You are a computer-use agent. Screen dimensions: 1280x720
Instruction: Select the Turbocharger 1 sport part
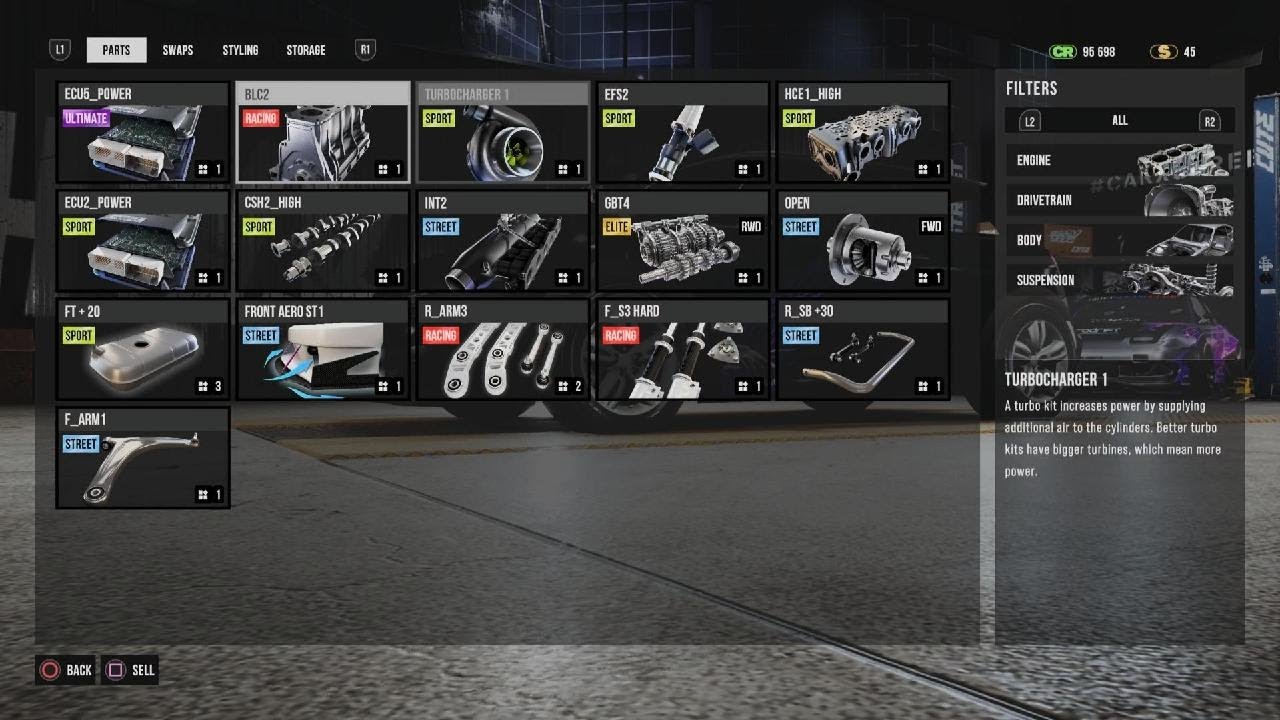(503, 133)
